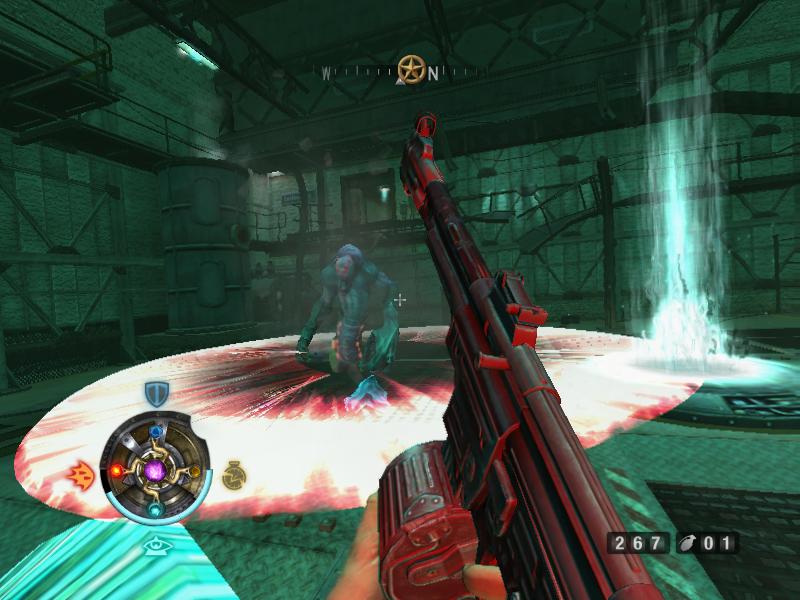This screenshot has height=600, width=800.
Task: Select the gold star objective marker on the compass
Action: [x=409, y=69]
